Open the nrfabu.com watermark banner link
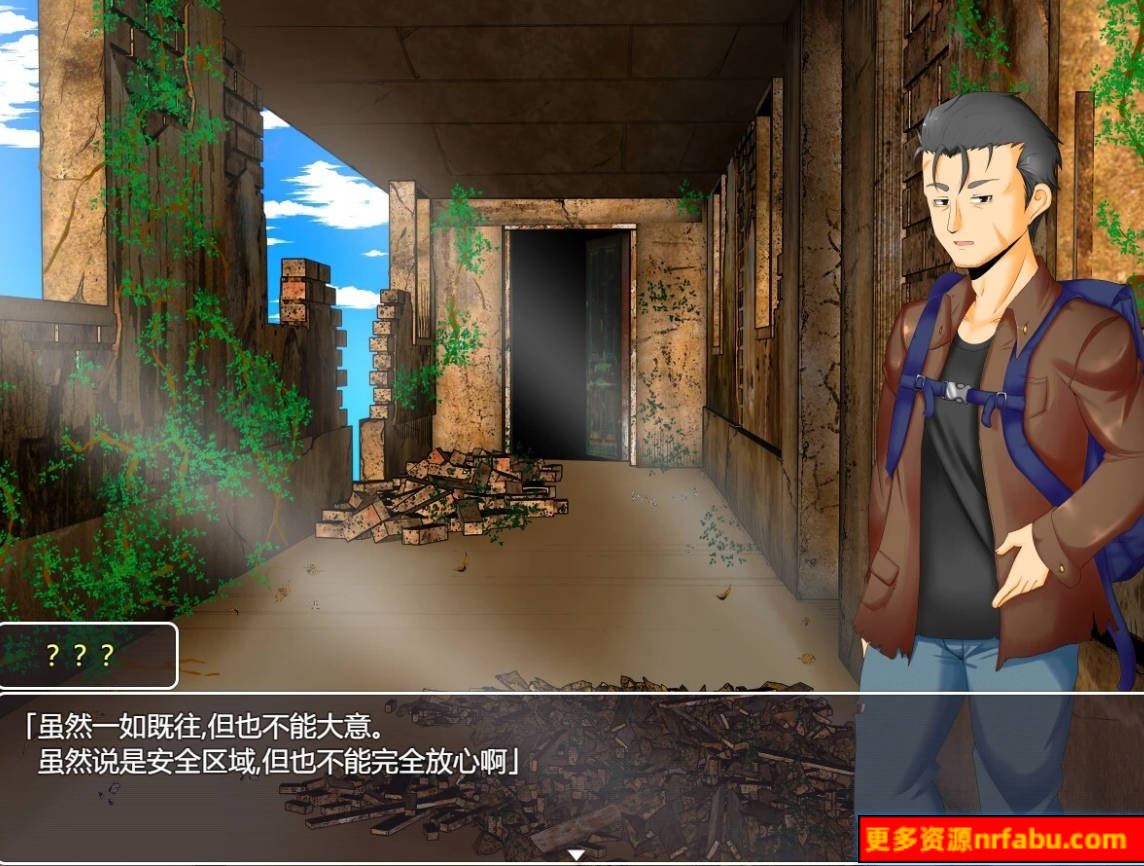This screenshot has height=866, width=1144. click(999, 839)
